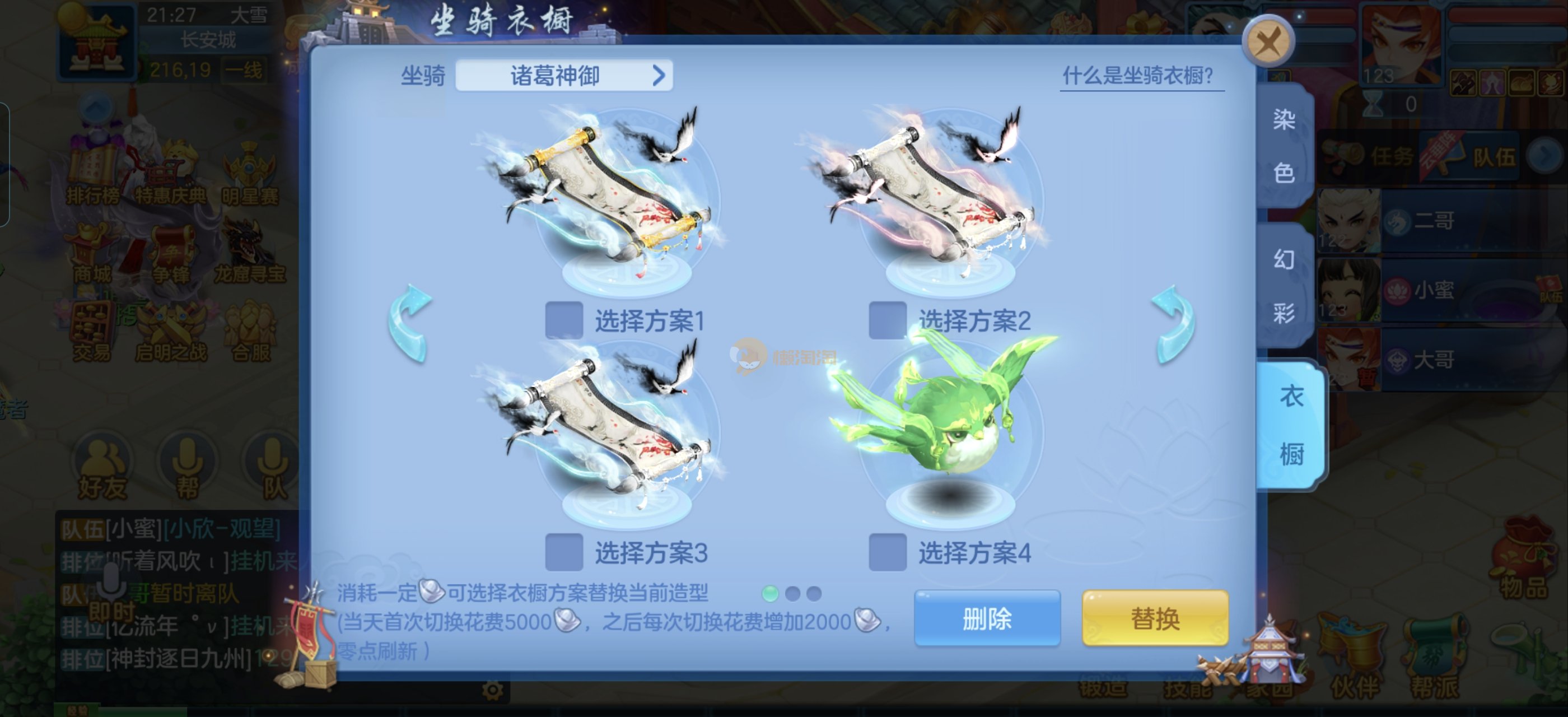The width and height of the screenshot is (1568, 717).
Task: Go to next wardrobe page arrow
Action: pyautogui.click(x=1172, y=324)
